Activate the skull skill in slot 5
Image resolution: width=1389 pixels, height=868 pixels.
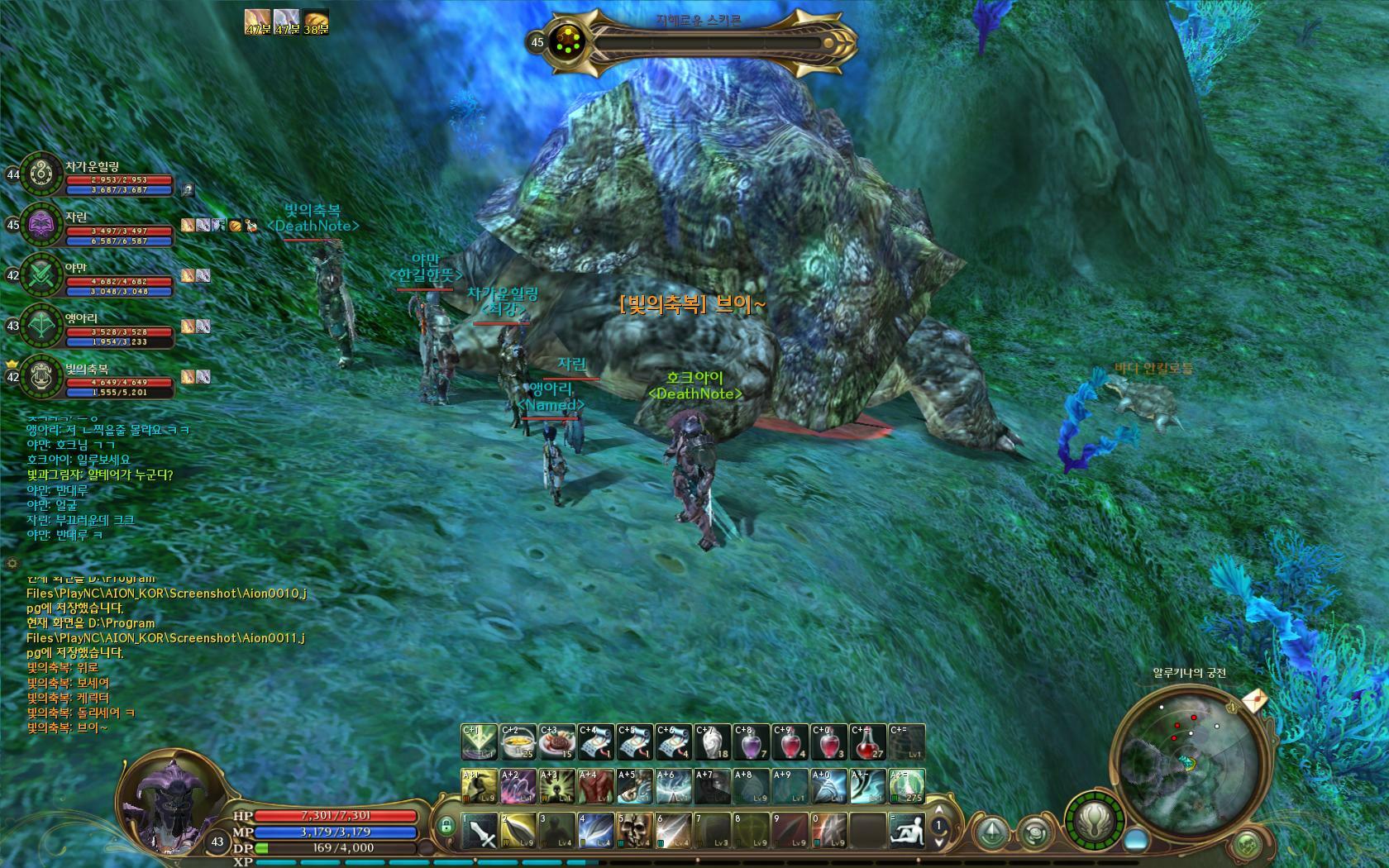coord(634,831)
